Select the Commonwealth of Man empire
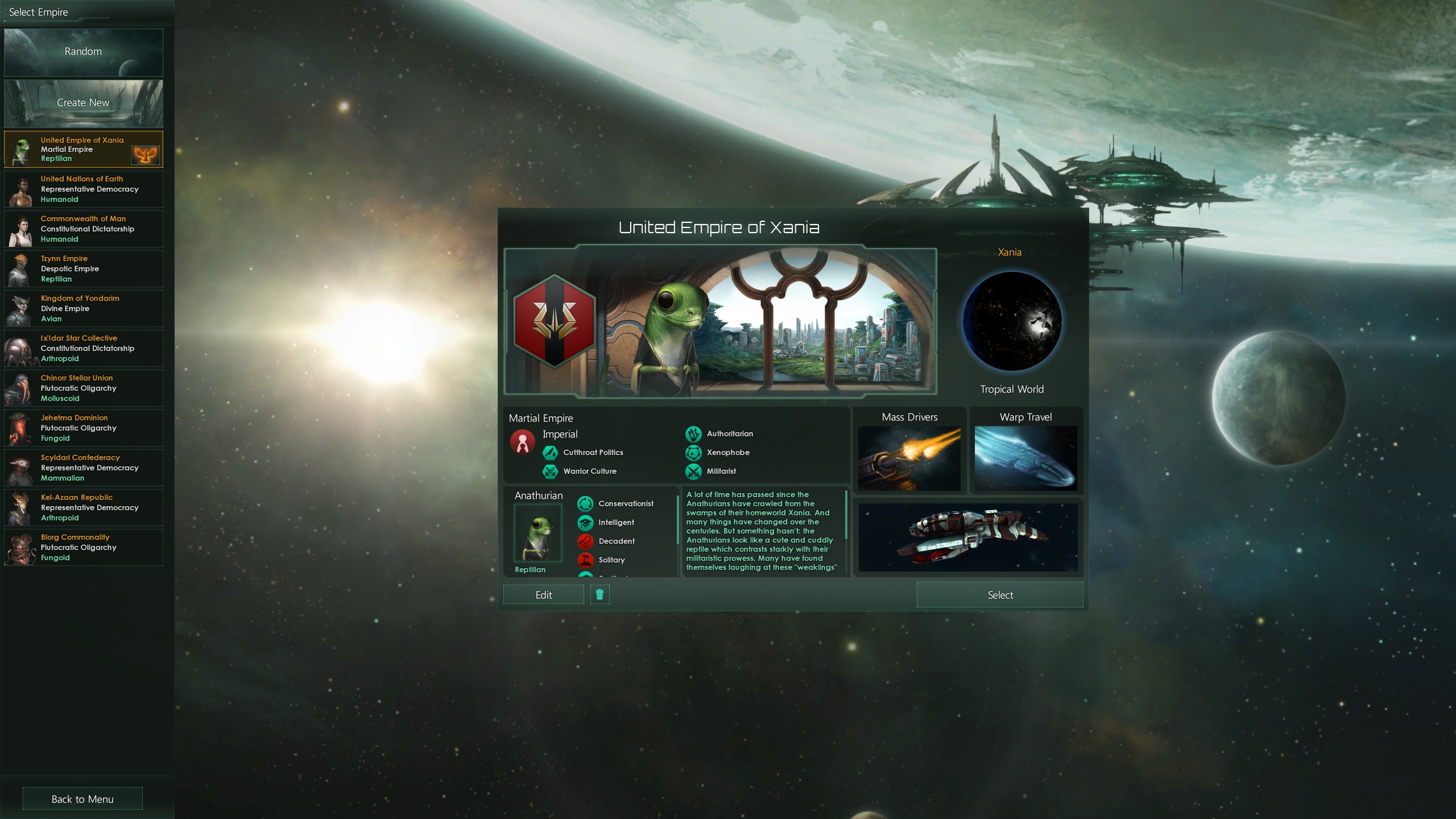The image size is (1456, 819). pyautogui.click(x=83, y=229)
